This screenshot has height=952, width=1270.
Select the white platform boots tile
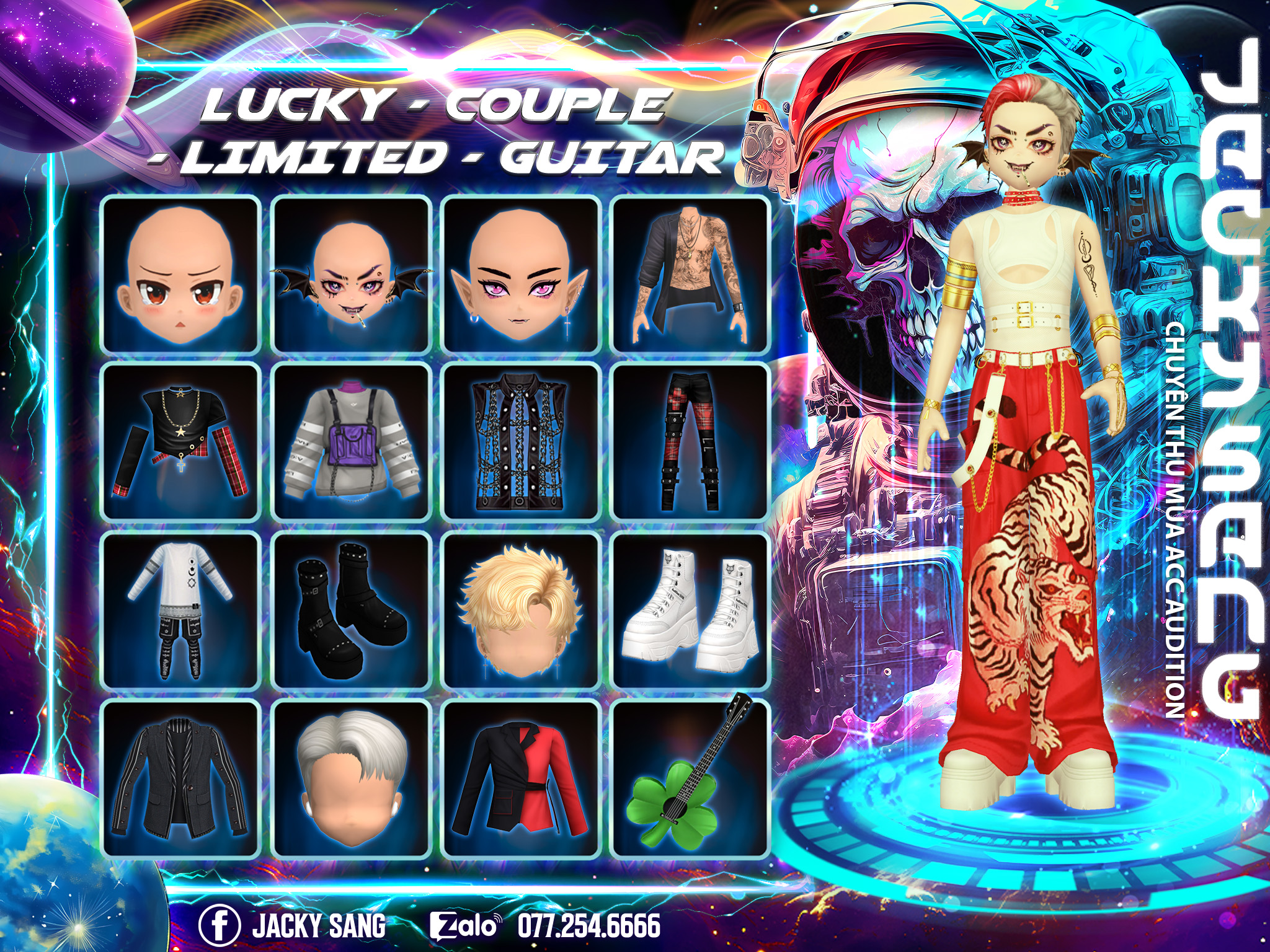coord(690,610)
